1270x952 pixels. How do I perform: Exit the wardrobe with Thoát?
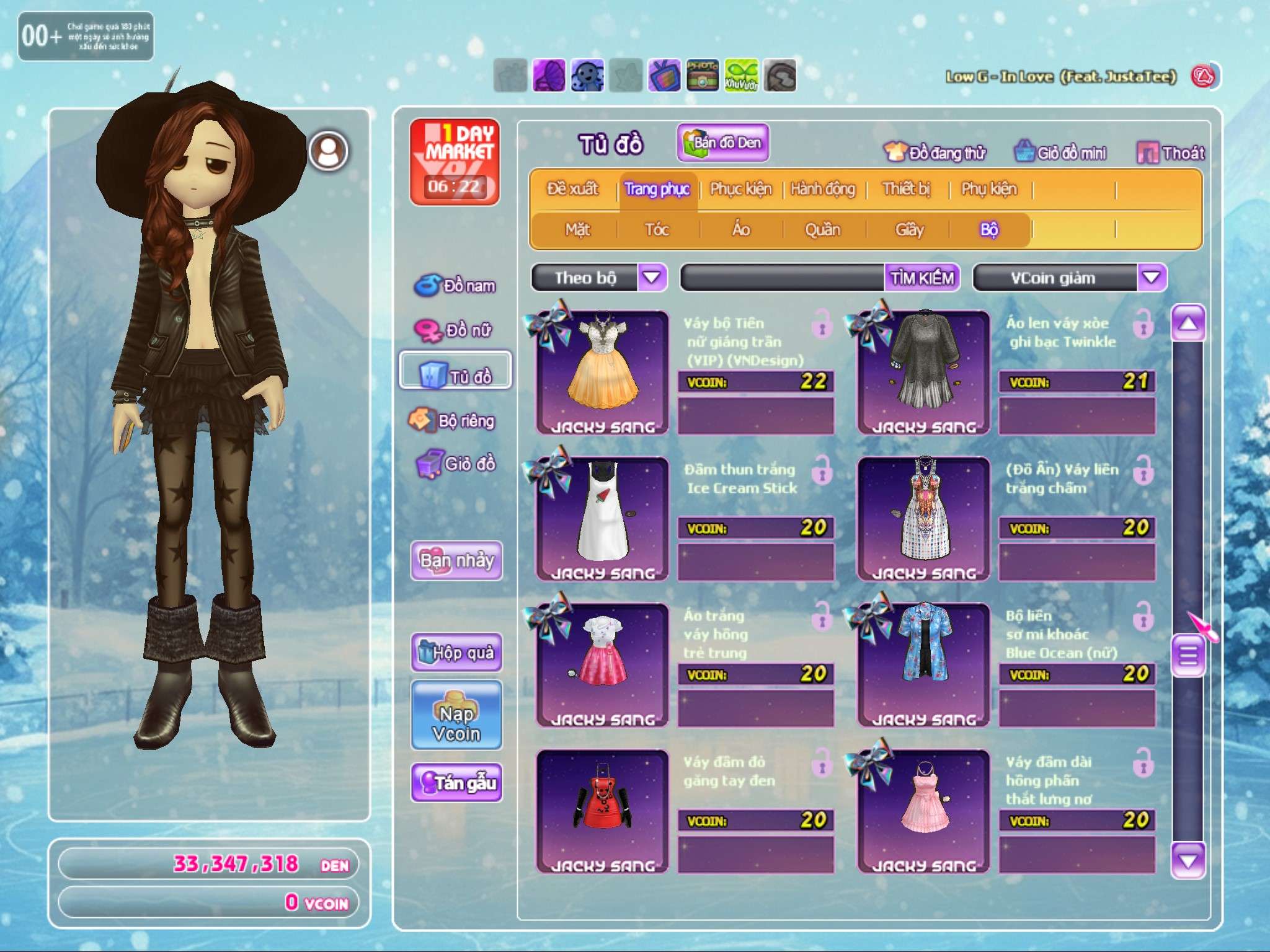tap(1171, 152)
